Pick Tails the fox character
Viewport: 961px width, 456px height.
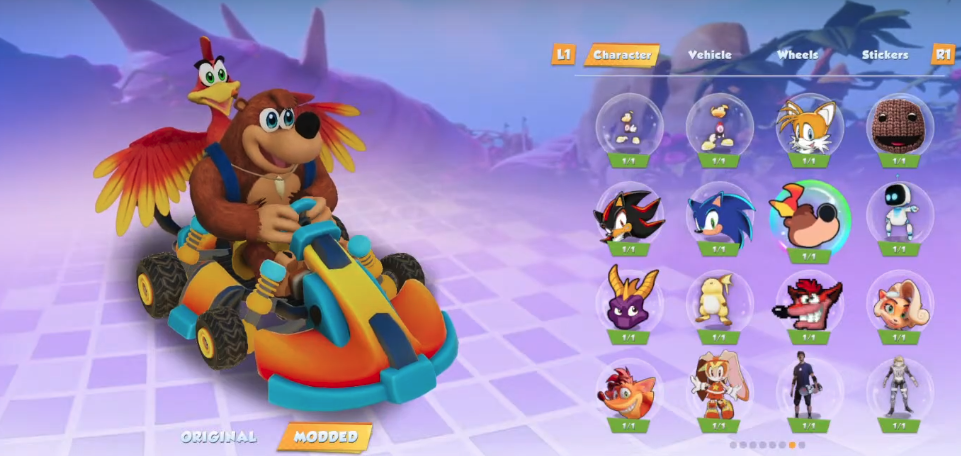pos(810,124)
